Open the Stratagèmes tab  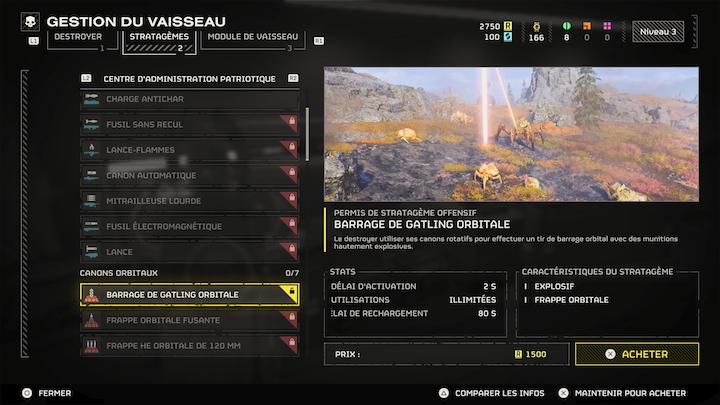click(x=159, y=38)
